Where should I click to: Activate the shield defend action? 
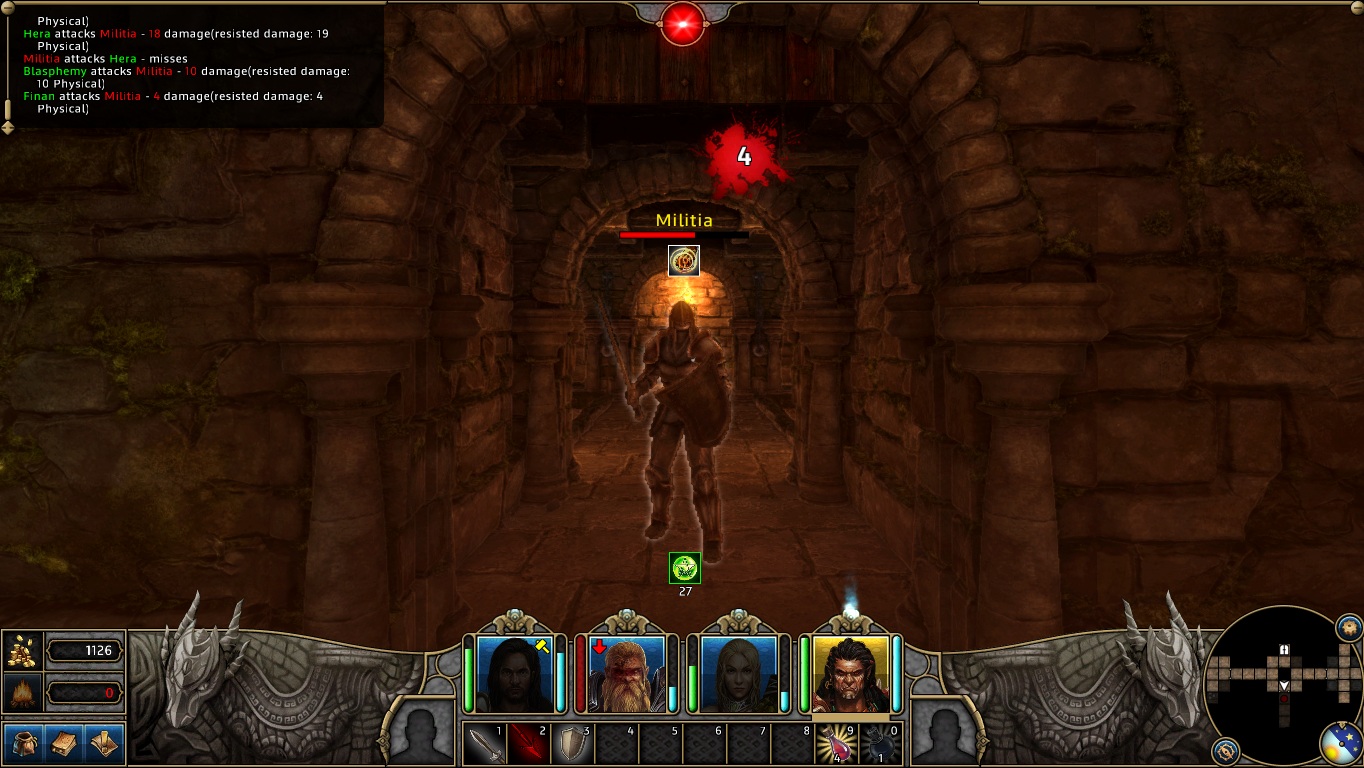click(x=572, y=744)
